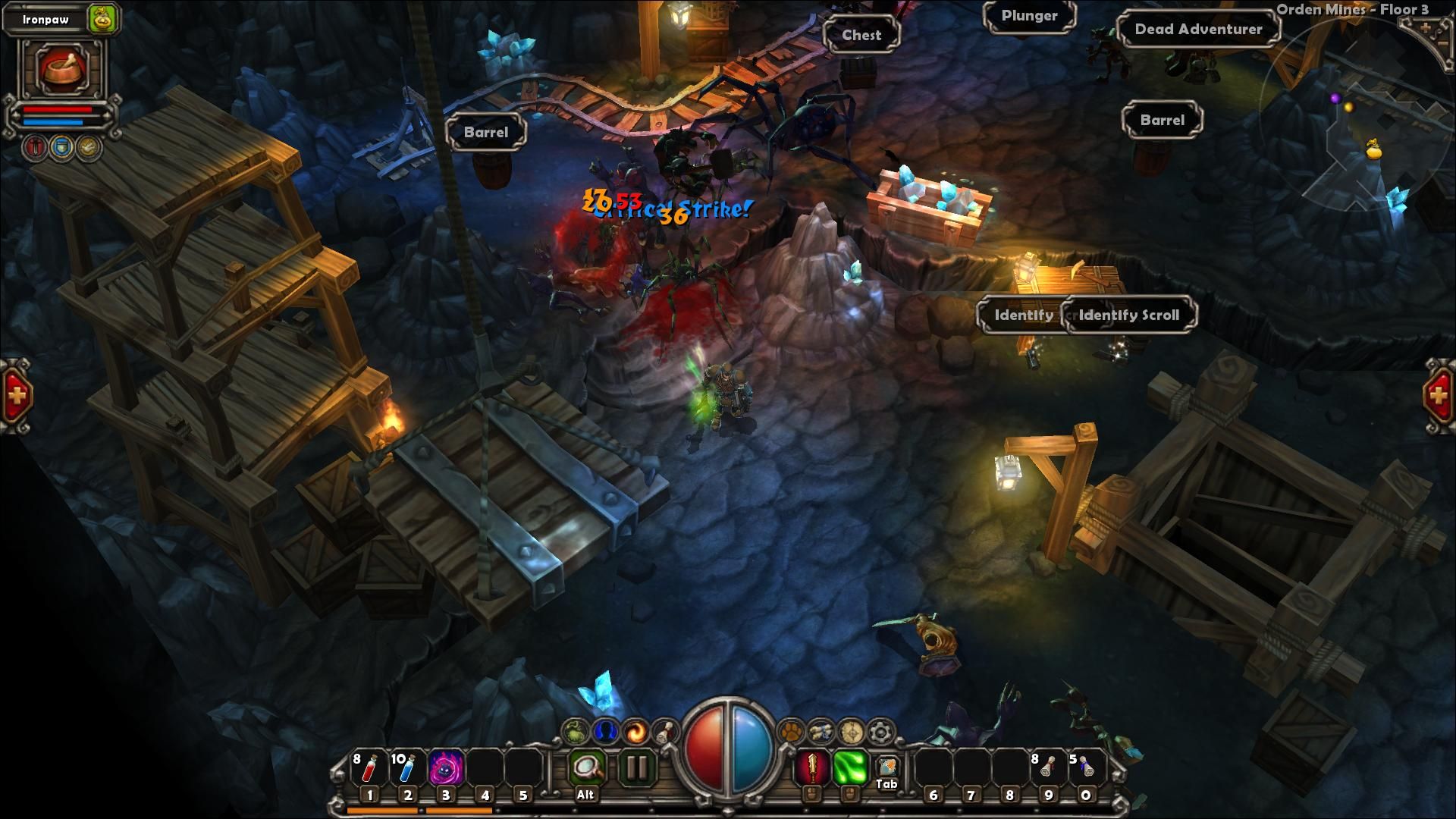Screen dimensions: 1456x819
Task: Select the green slash right-click skill
Action: (x=850, y=768)
